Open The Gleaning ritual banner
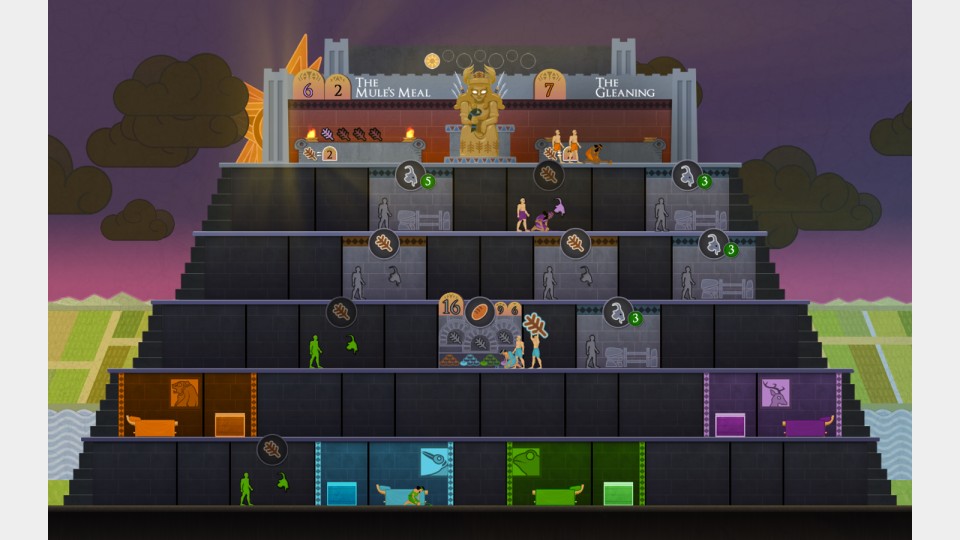The width and height of the screenshot is (960, 540). coord(624,87)
